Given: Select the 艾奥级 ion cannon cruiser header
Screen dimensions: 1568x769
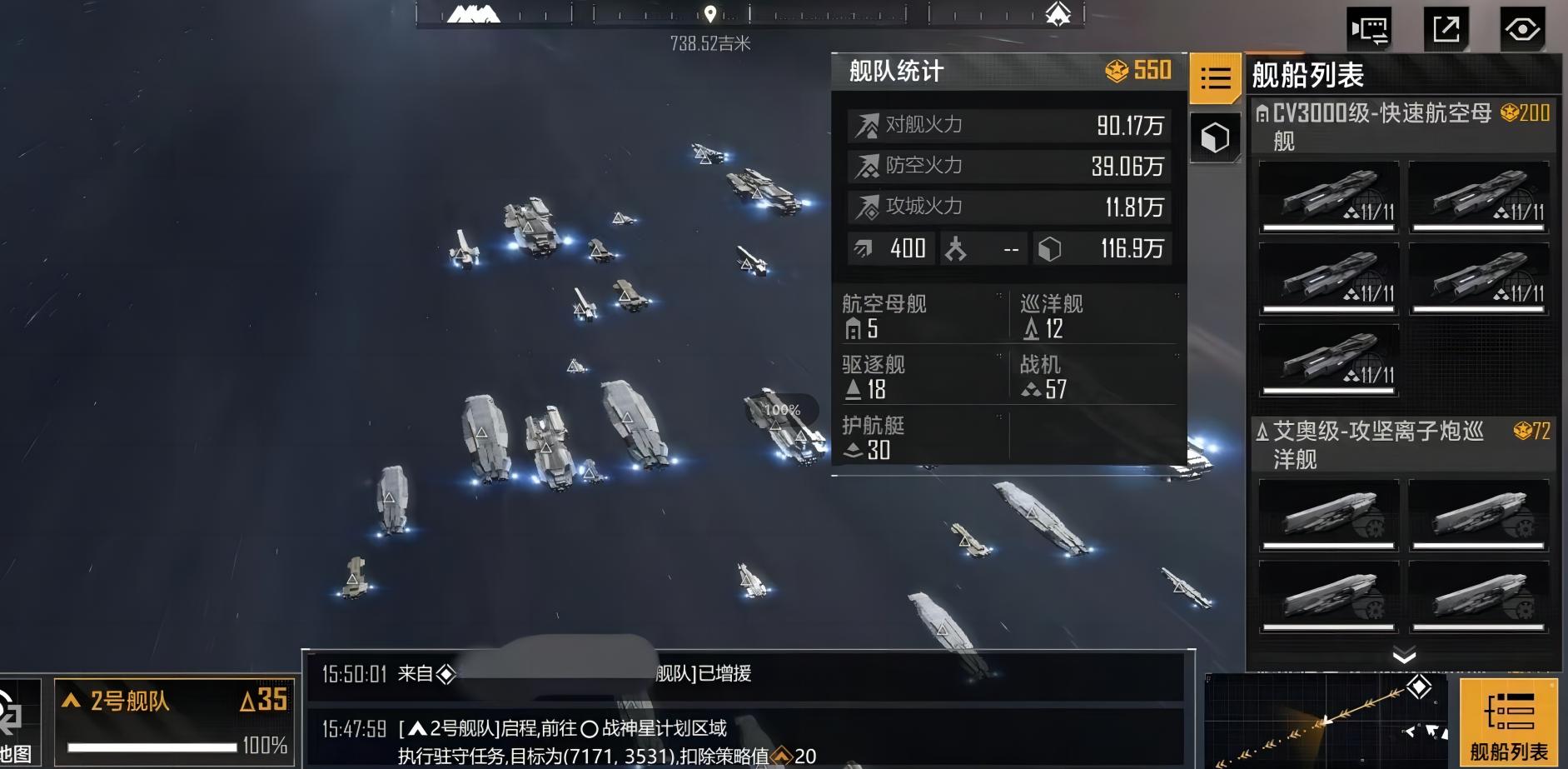Looking at the screenshot, I should click(x=1403, y=444).
